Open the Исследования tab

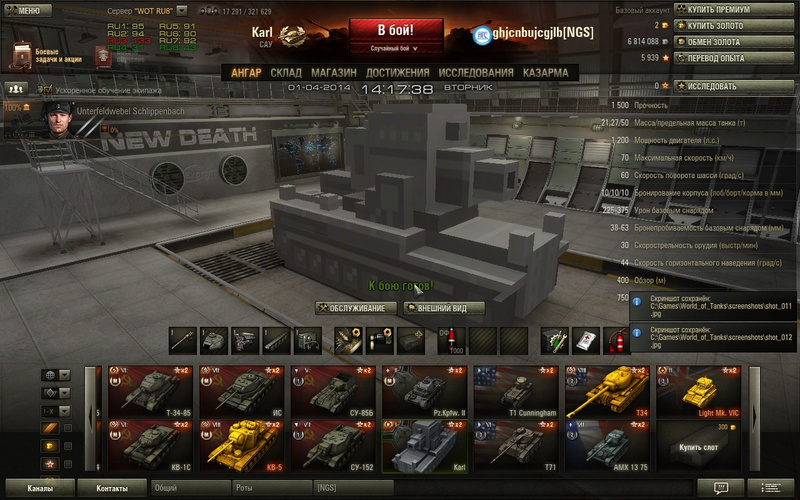click(474, 73)
